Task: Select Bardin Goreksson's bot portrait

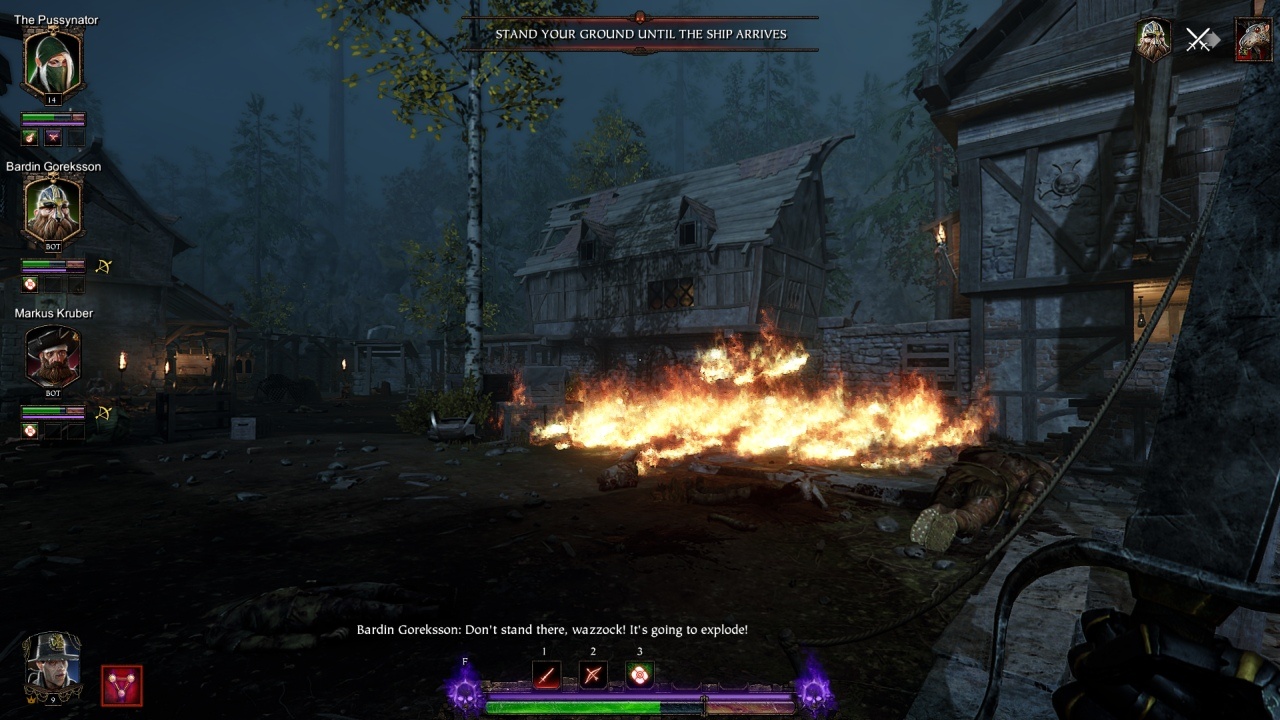Action: [x=52, y=210]
